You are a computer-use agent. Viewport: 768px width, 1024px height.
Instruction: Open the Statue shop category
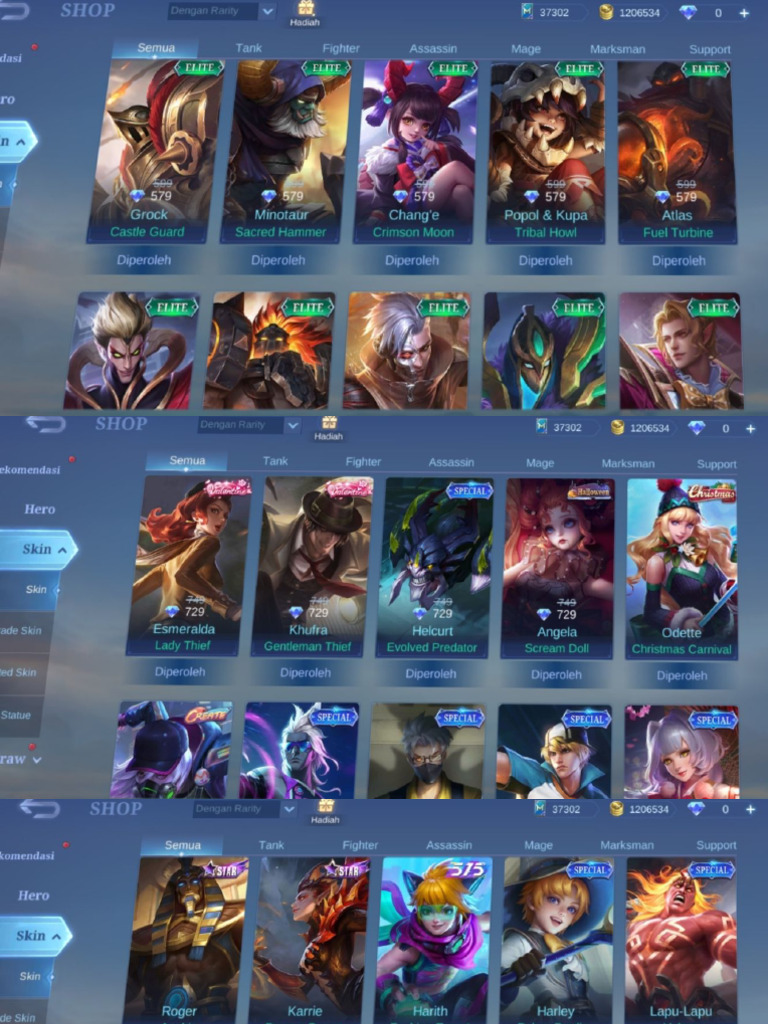click(17, 715)
